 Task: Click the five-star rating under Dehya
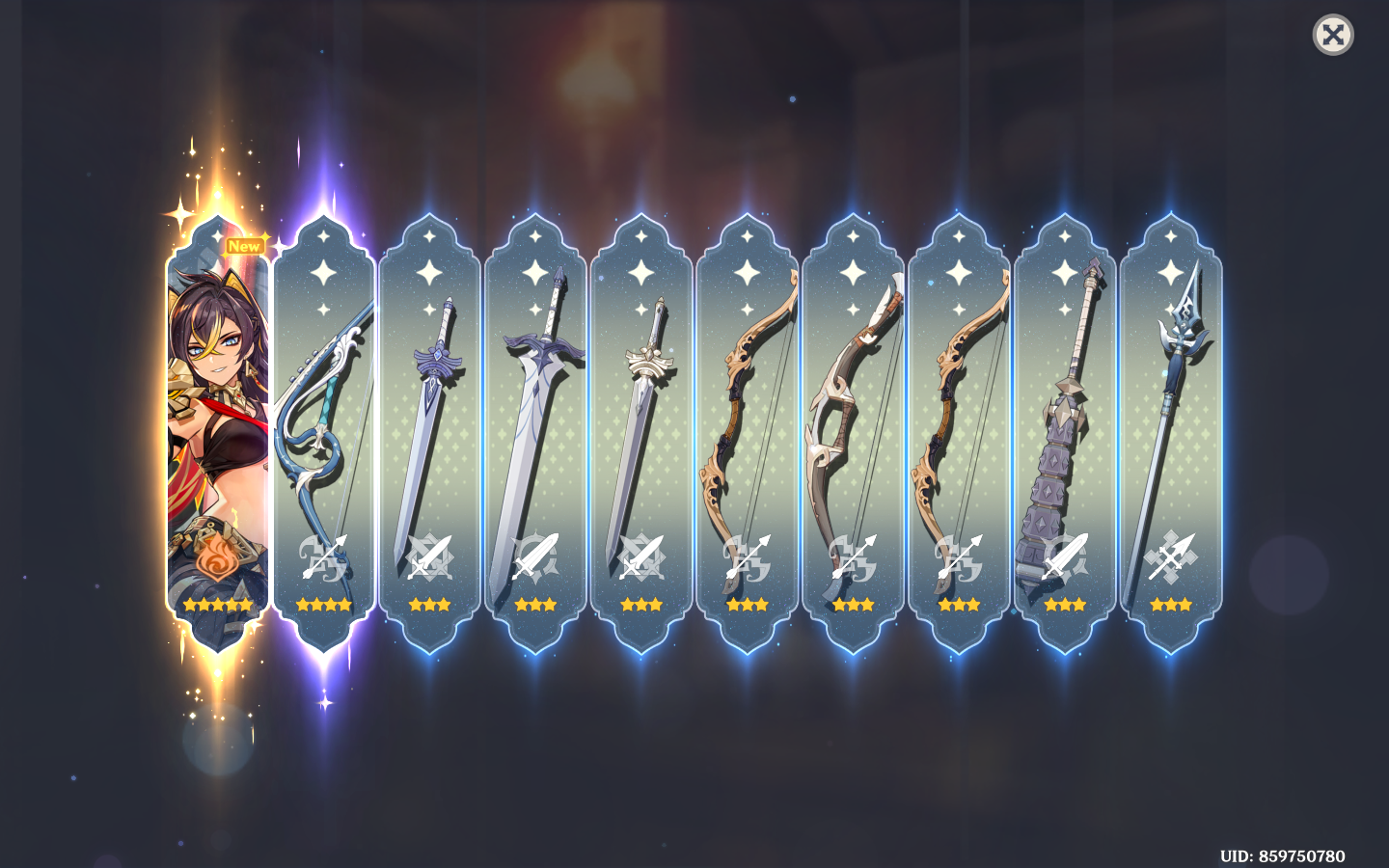pos(217,606)
